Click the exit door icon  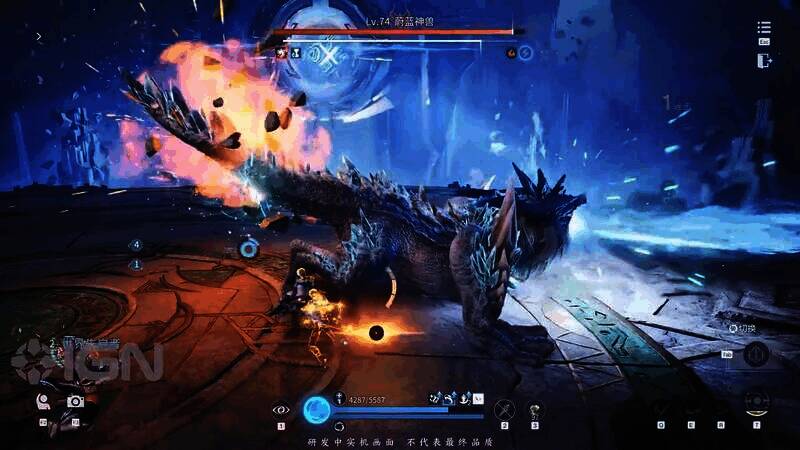coord(765,60)
